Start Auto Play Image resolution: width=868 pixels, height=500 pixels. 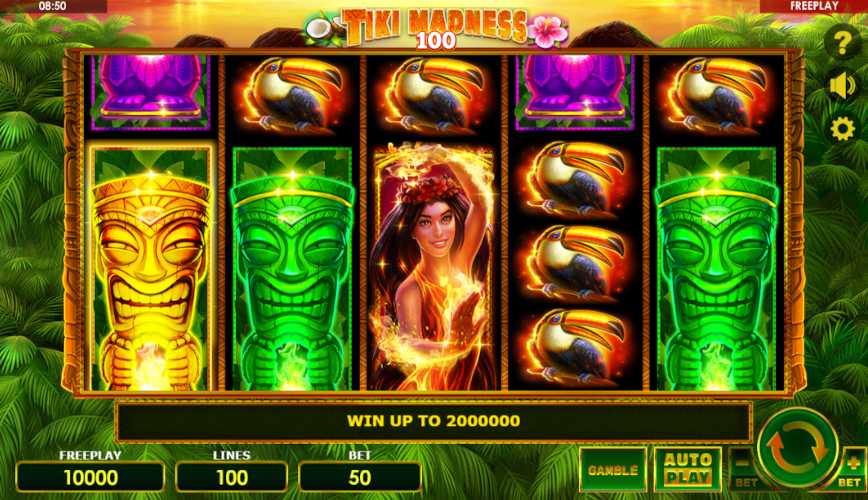coord(688,469)
